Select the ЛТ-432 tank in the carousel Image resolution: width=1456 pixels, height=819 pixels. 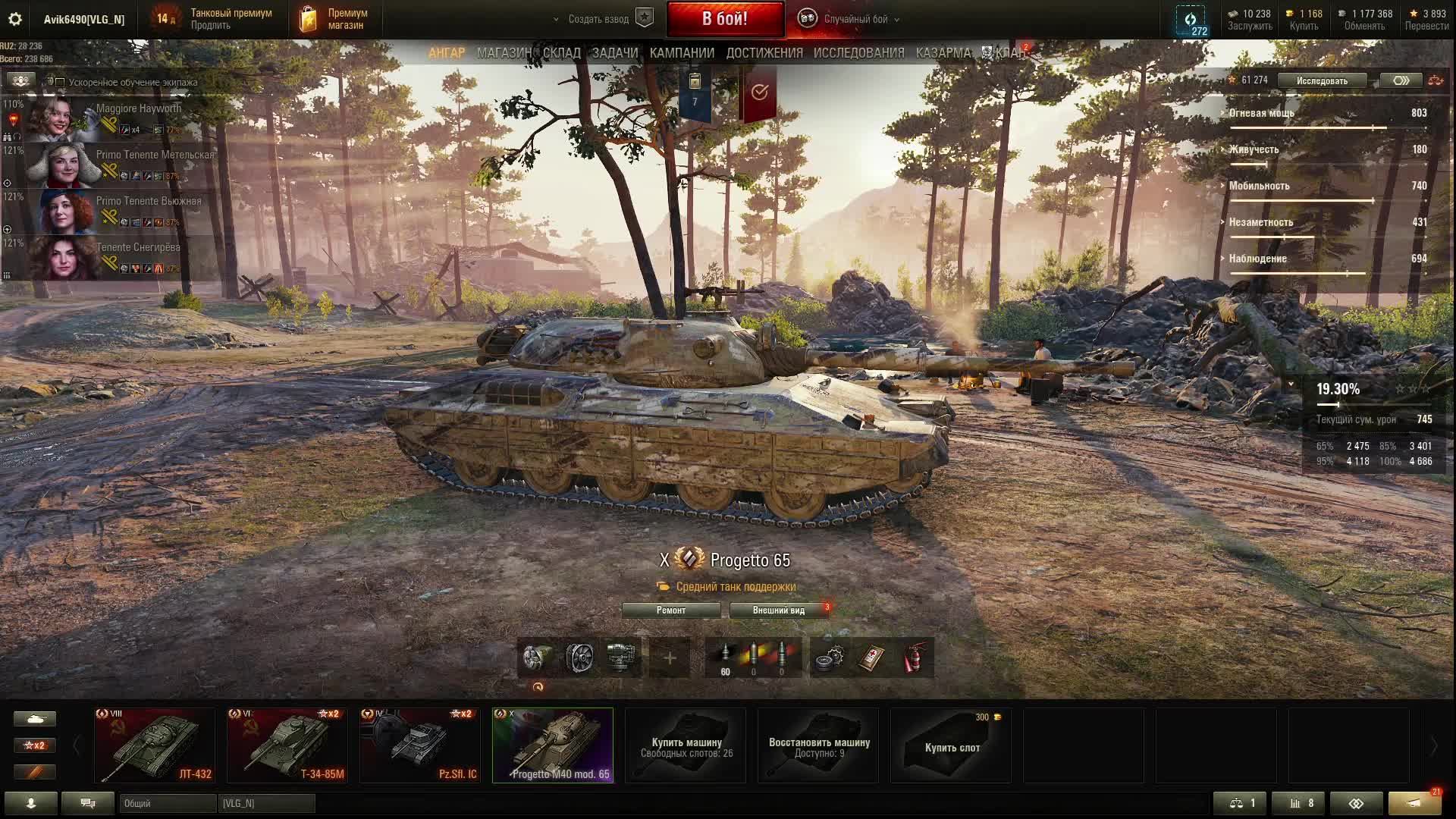click(155, 745)
